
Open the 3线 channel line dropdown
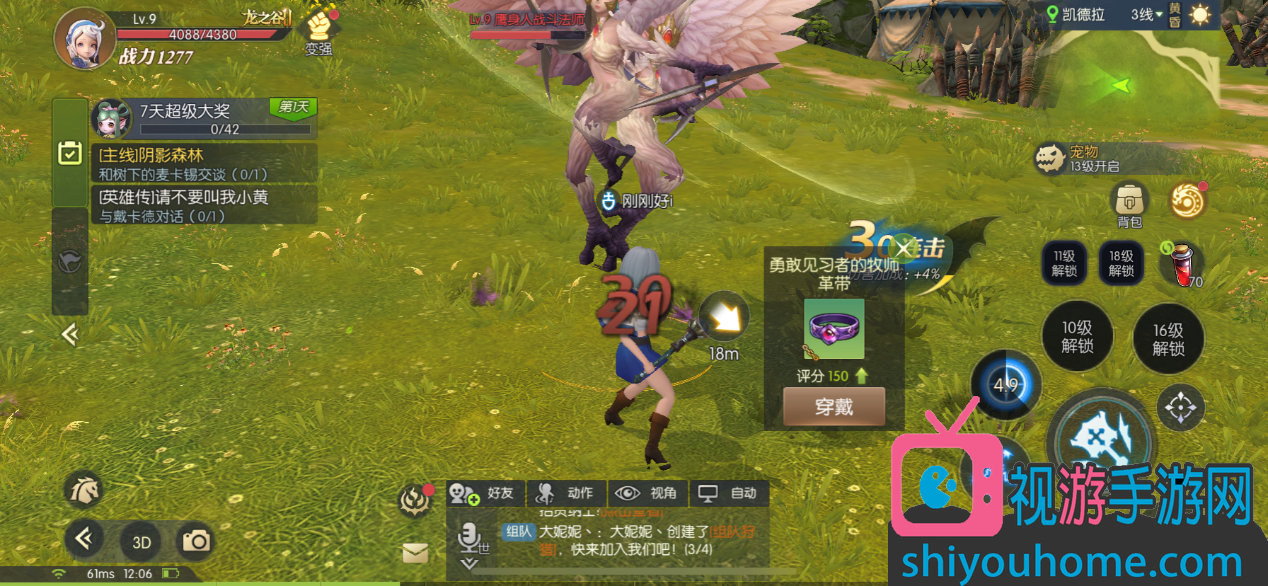tap(1146, 15)
